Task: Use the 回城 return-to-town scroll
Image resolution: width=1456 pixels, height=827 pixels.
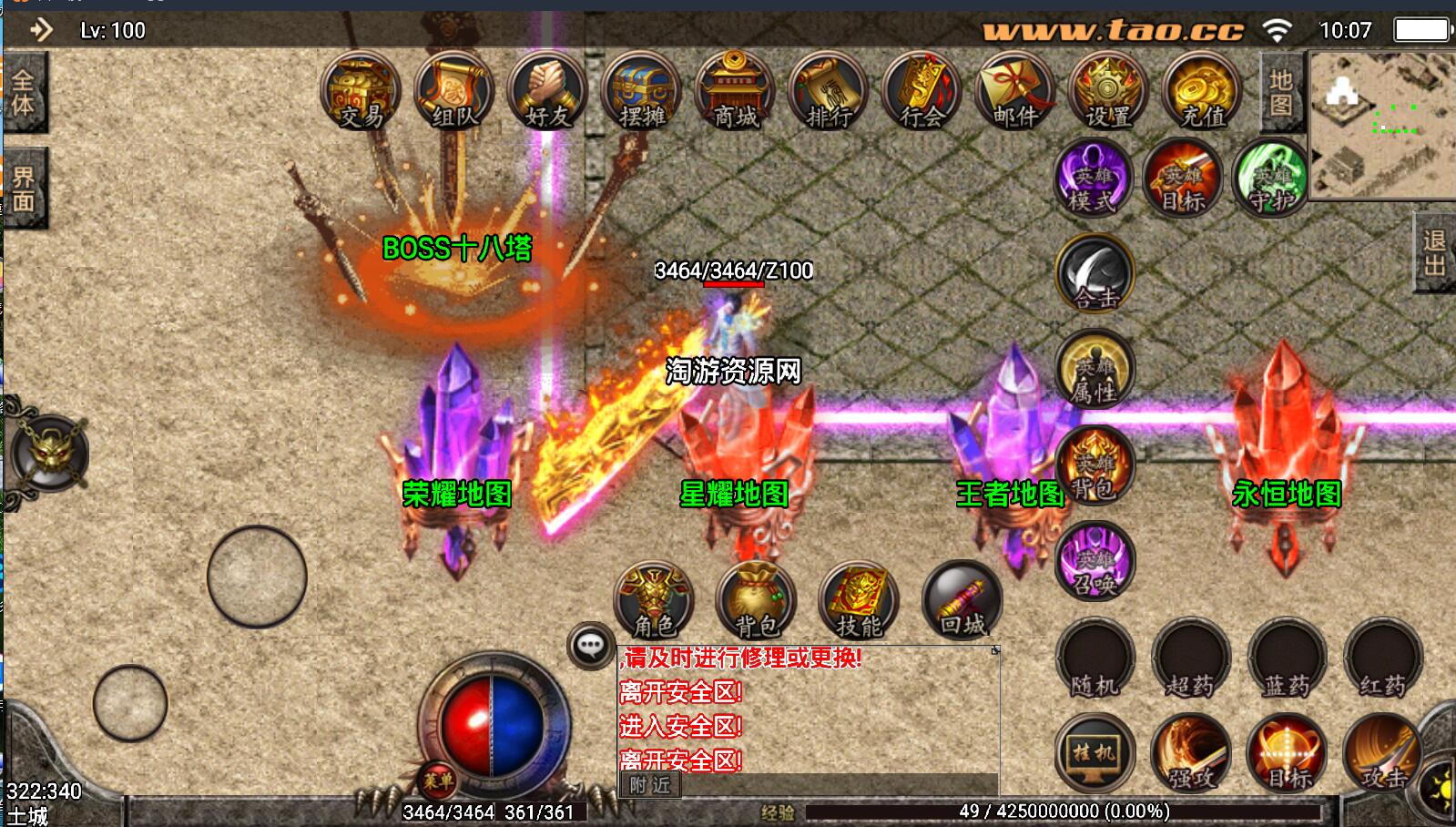Action: pyautogui.click(x=962, y=602)
